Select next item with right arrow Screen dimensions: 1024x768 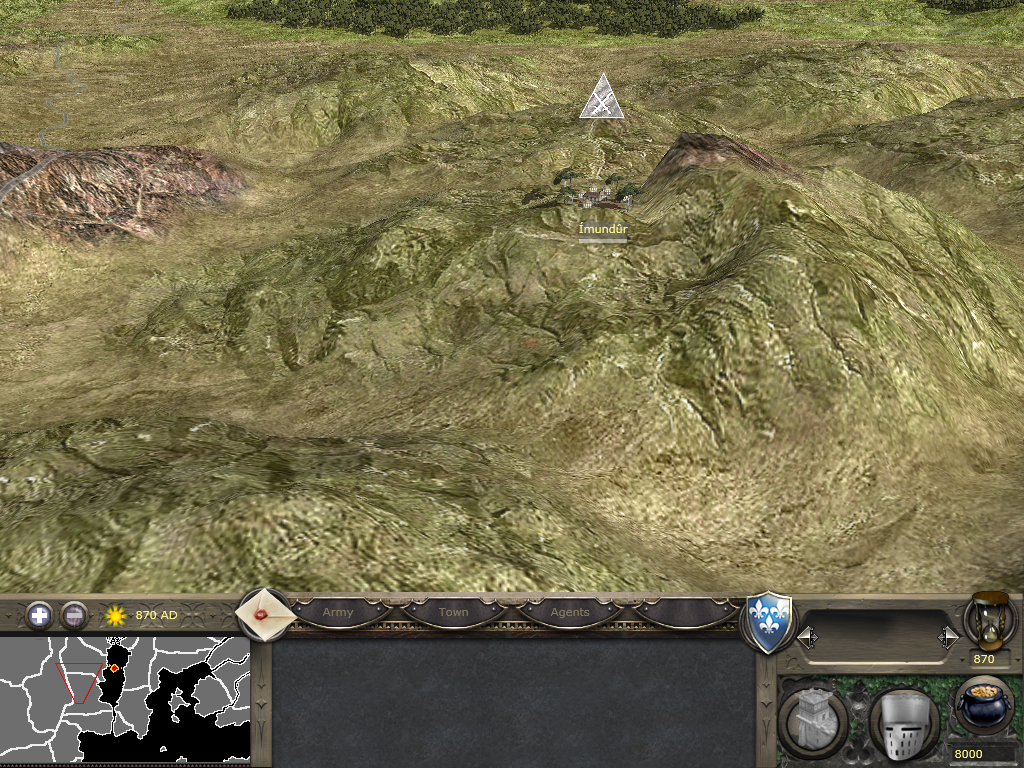pos(947,636)
